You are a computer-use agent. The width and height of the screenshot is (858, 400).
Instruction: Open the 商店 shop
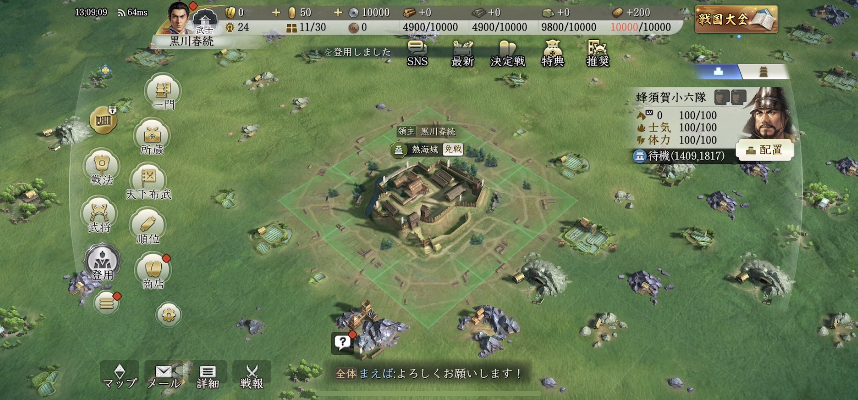pos(153,271)
